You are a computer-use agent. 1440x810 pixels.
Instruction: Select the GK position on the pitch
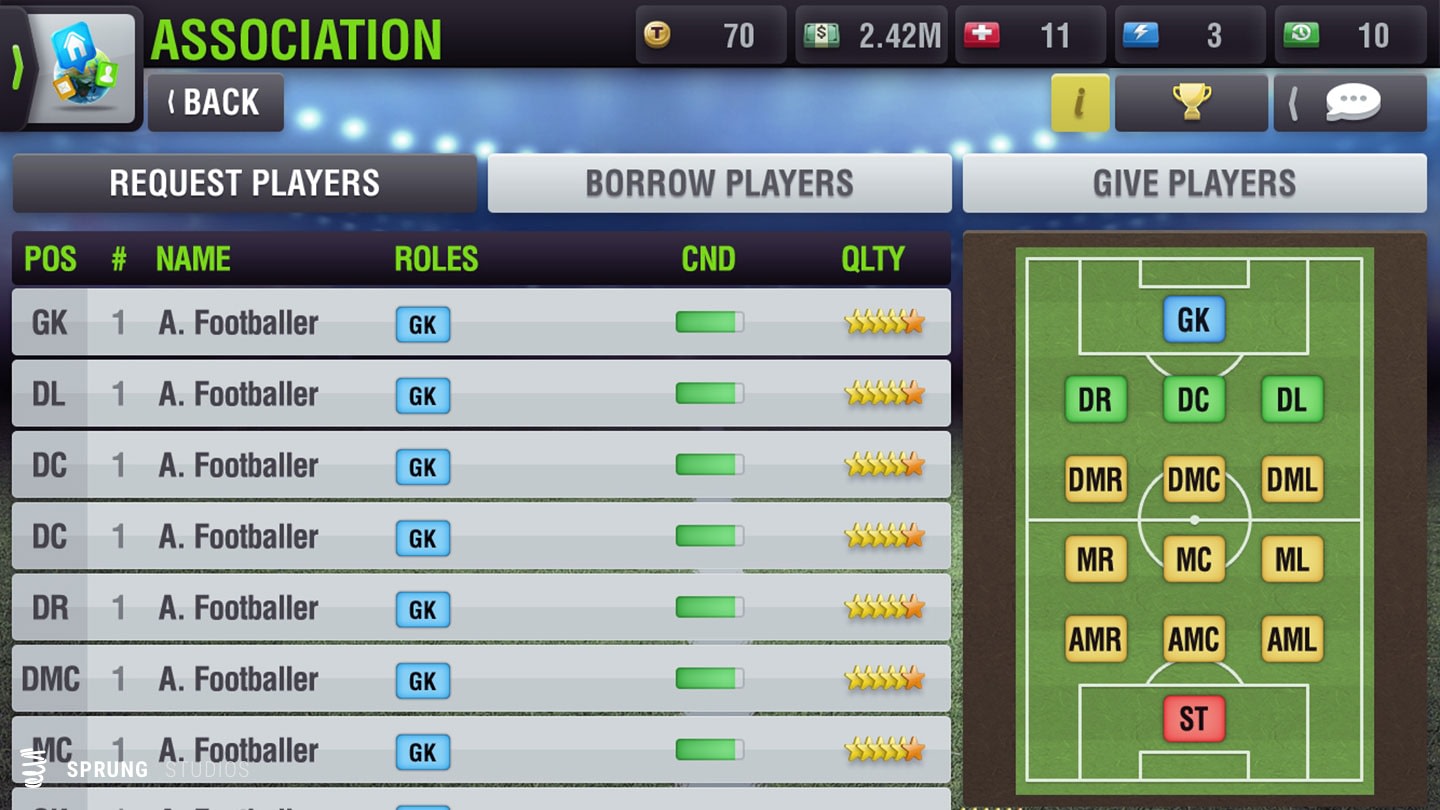click(1194, 320)
